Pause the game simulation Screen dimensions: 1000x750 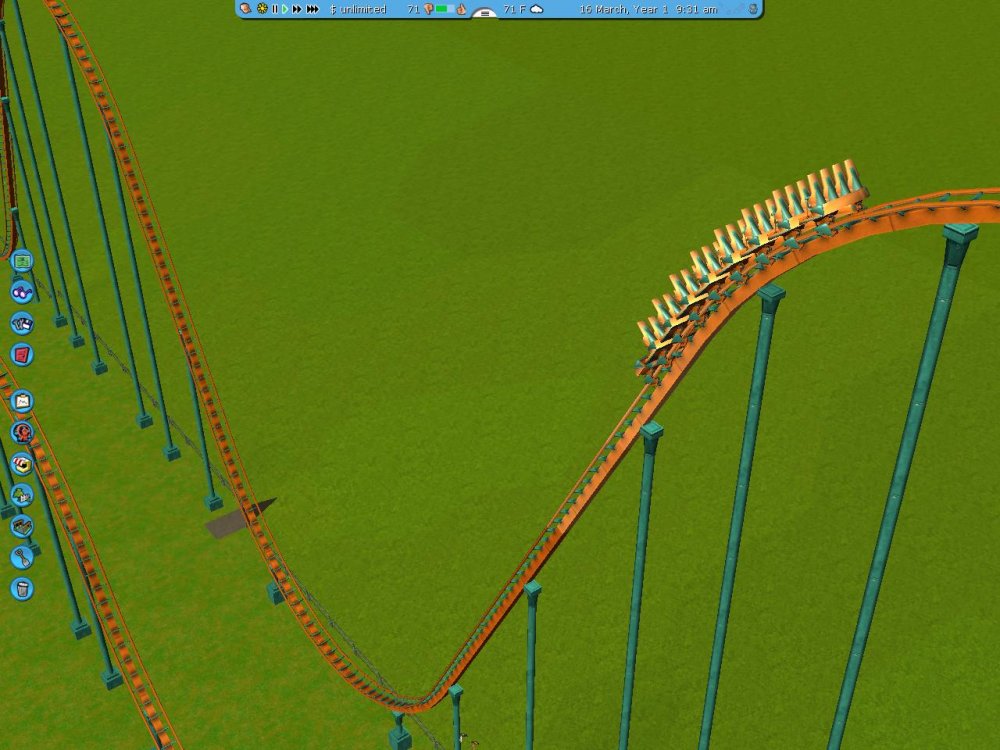(274, 9)
